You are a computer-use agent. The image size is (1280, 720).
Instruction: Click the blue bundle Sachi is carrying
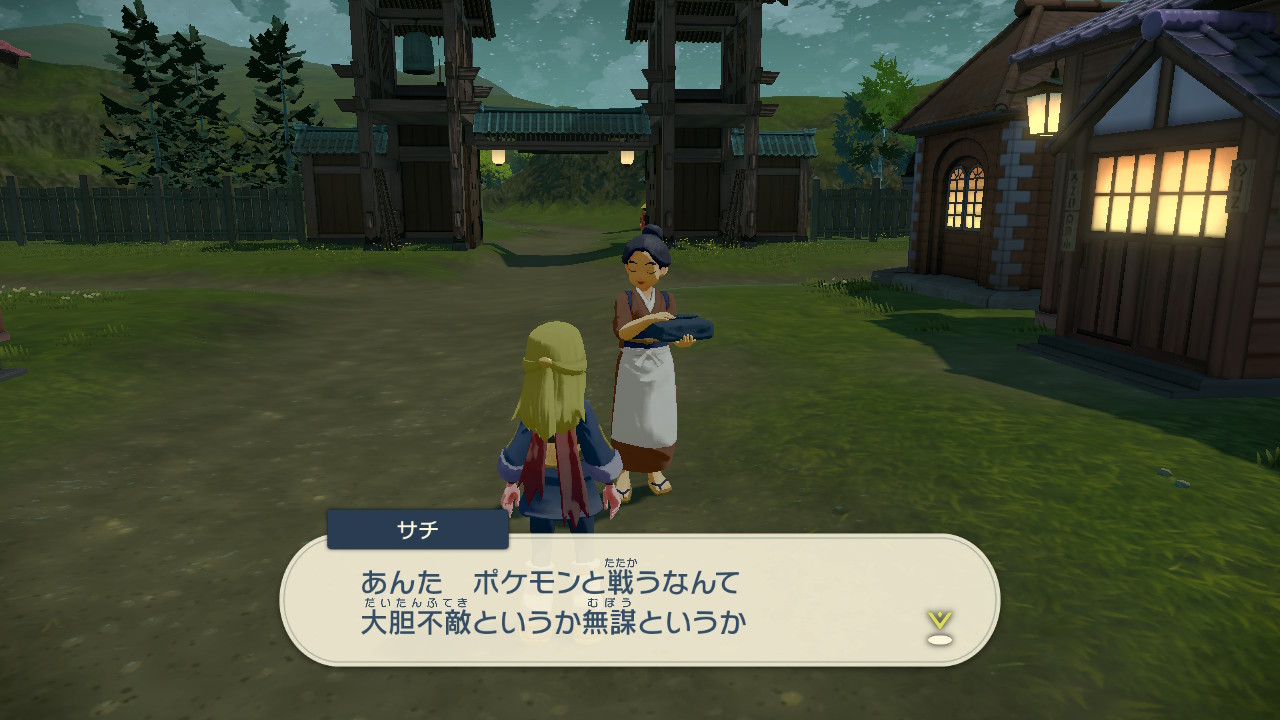pos(685,325)
